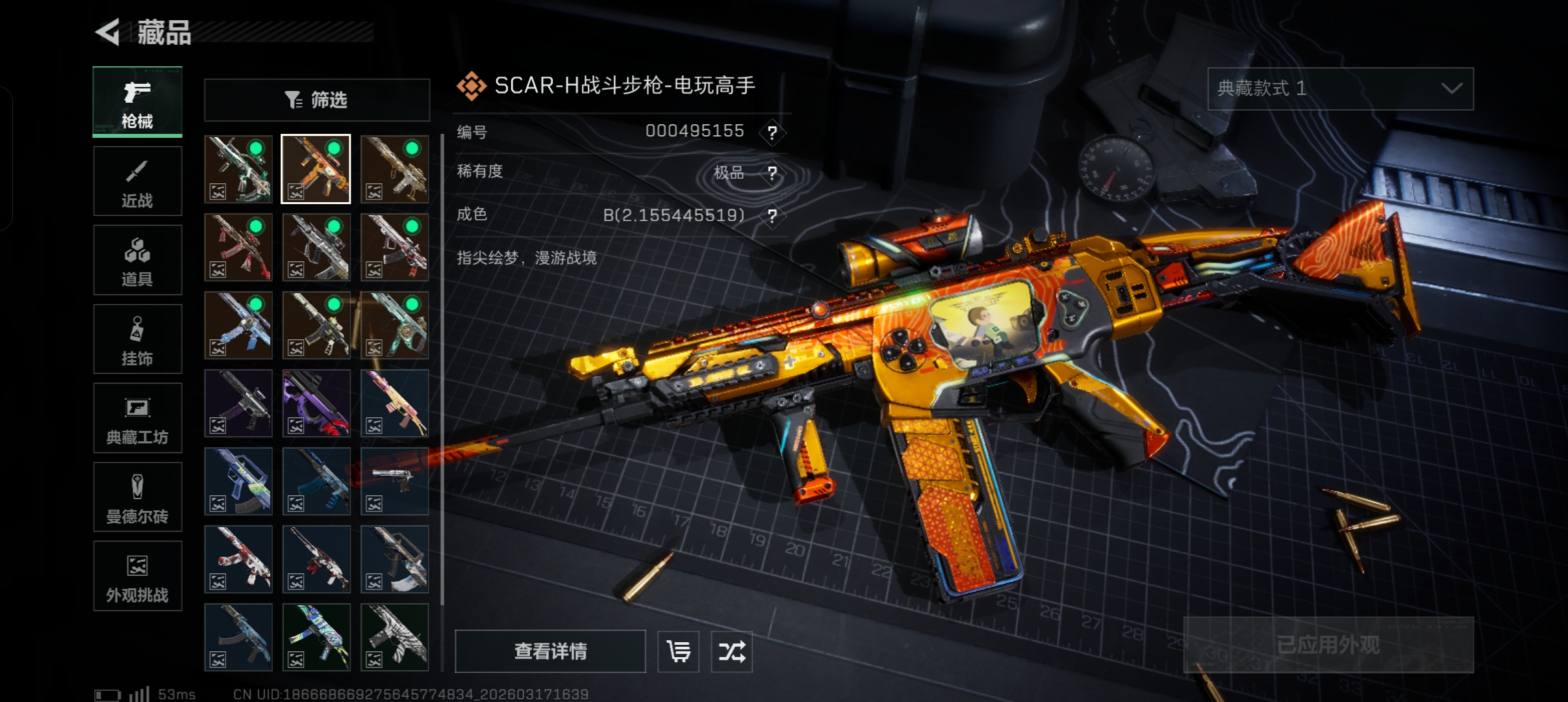Viewport: 1568px width, 702px height.
Task: Activate the shuffle arrows button
Action: point(732,651)
